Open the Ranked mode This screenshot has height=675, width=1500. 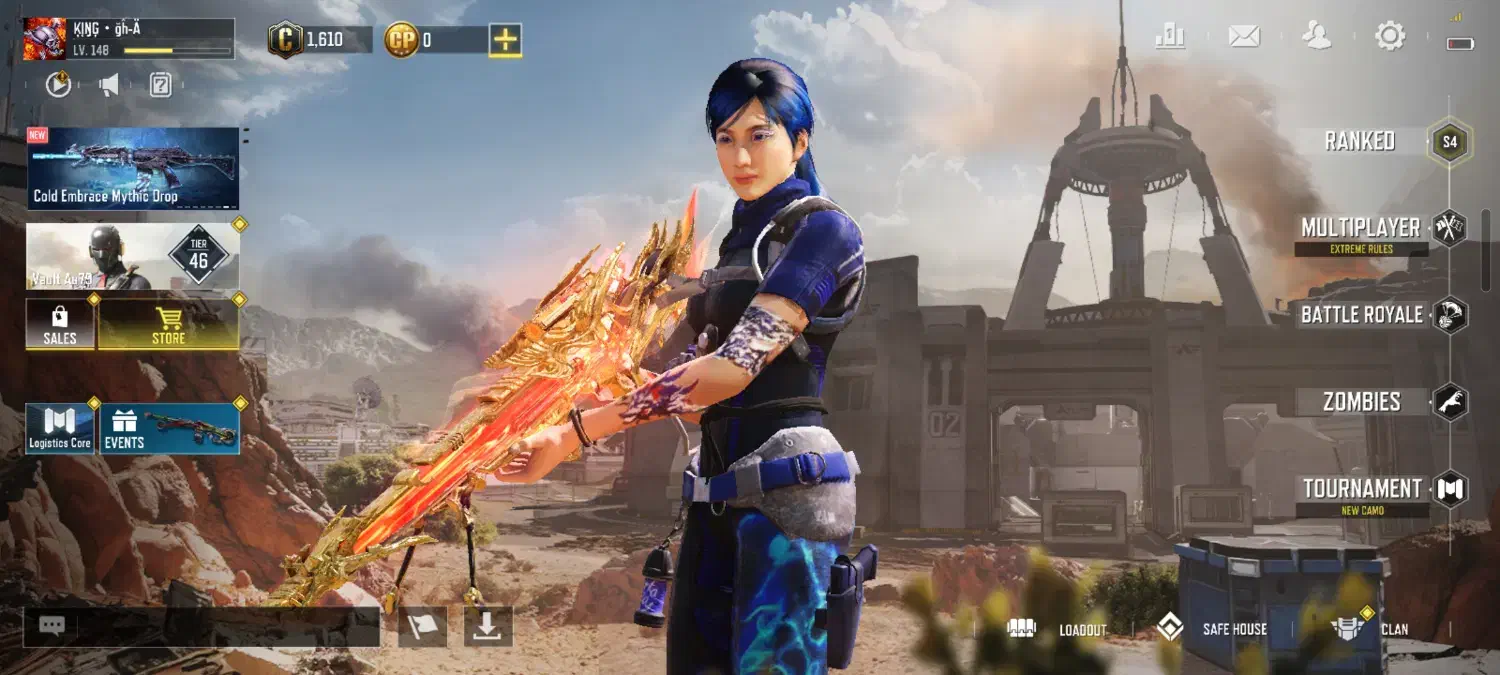click(x=1361, y=141)
